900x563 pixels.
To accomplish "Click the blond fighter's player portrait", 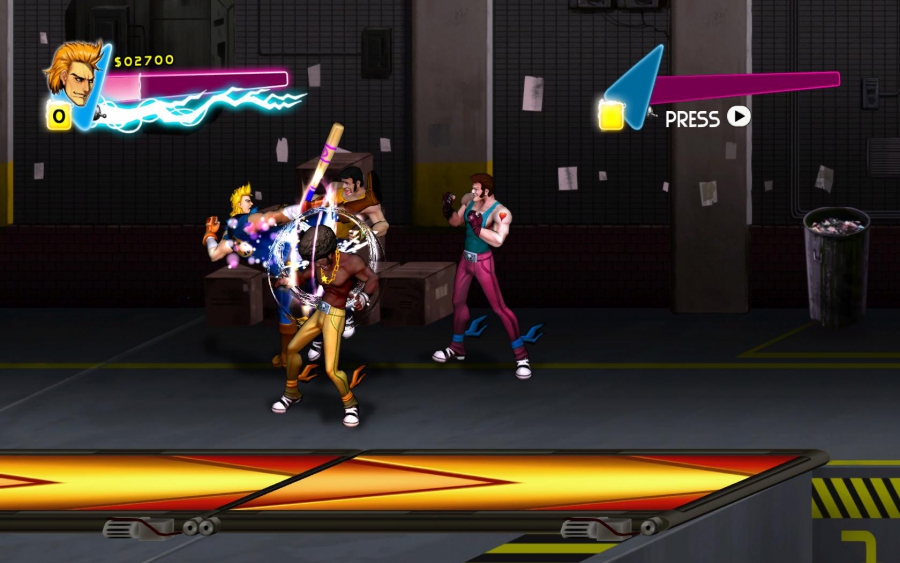I will (x=70, y=70).
